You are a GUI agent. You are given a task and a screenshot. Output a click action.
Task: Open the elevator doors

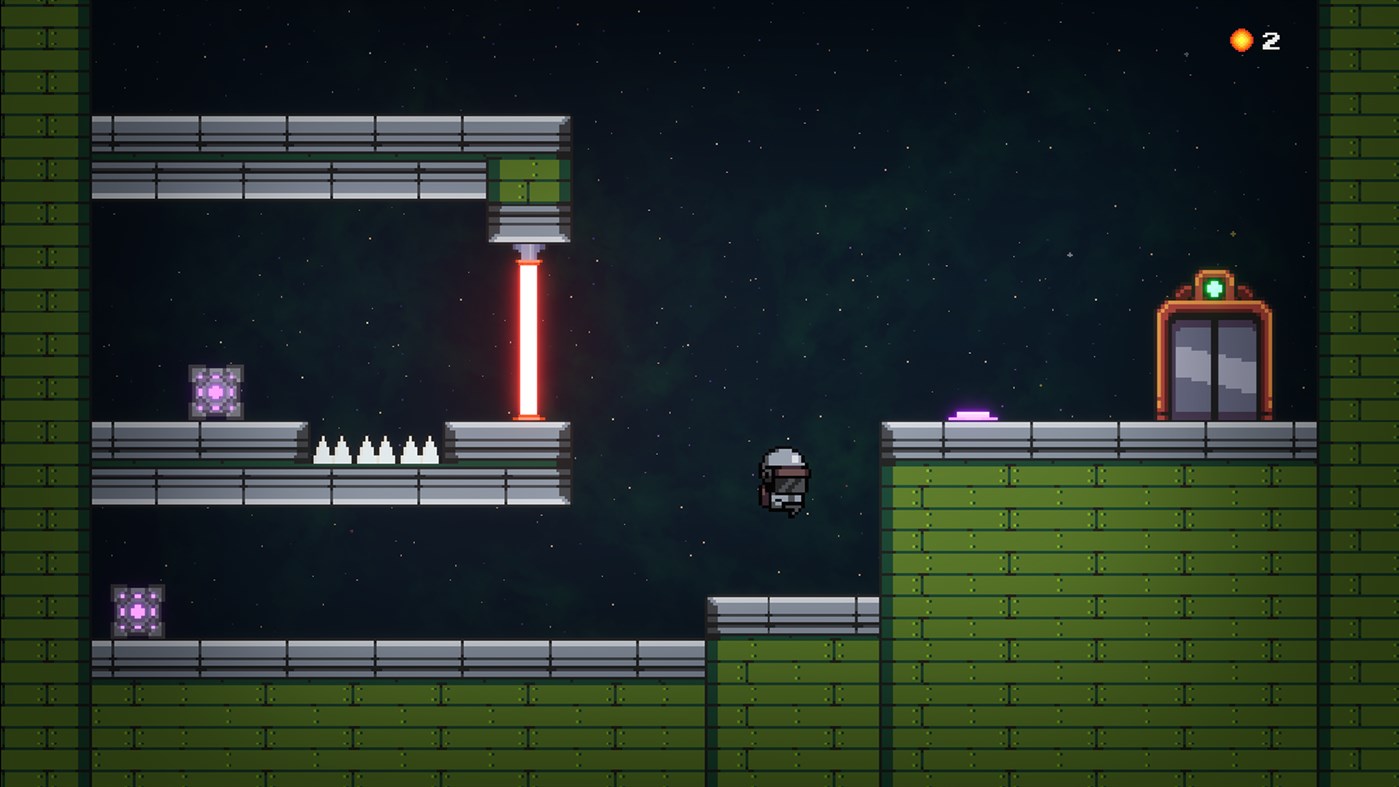1216,365
